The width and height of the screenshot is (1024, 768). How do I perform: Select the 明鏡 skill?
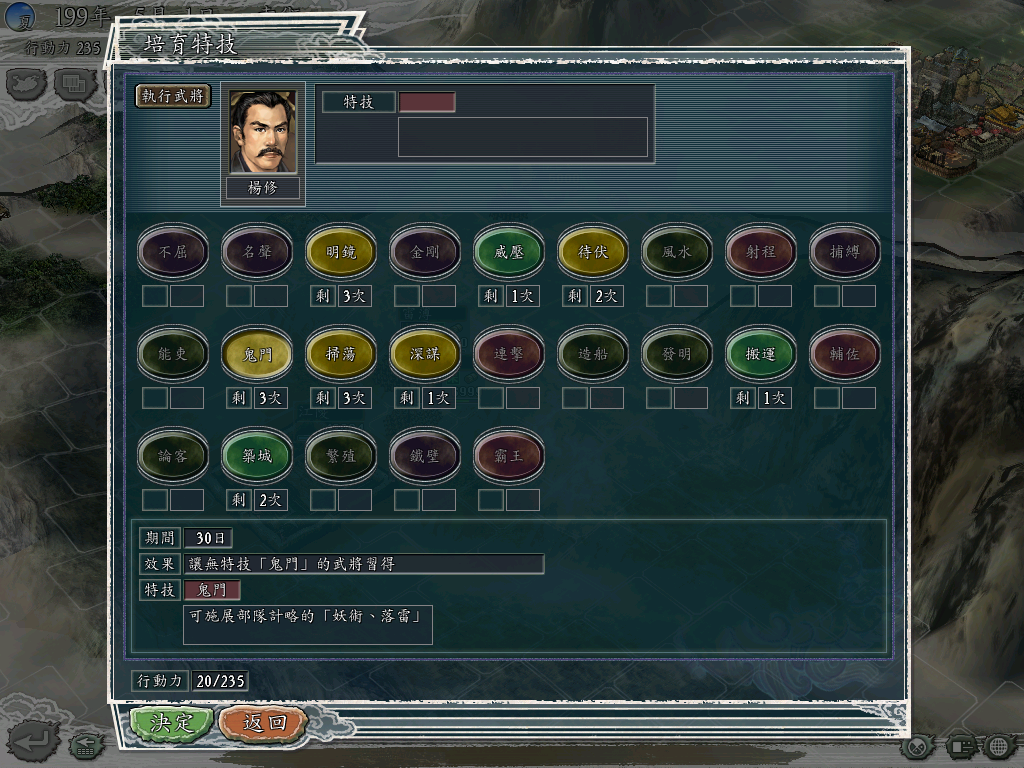tap(341, 252)
